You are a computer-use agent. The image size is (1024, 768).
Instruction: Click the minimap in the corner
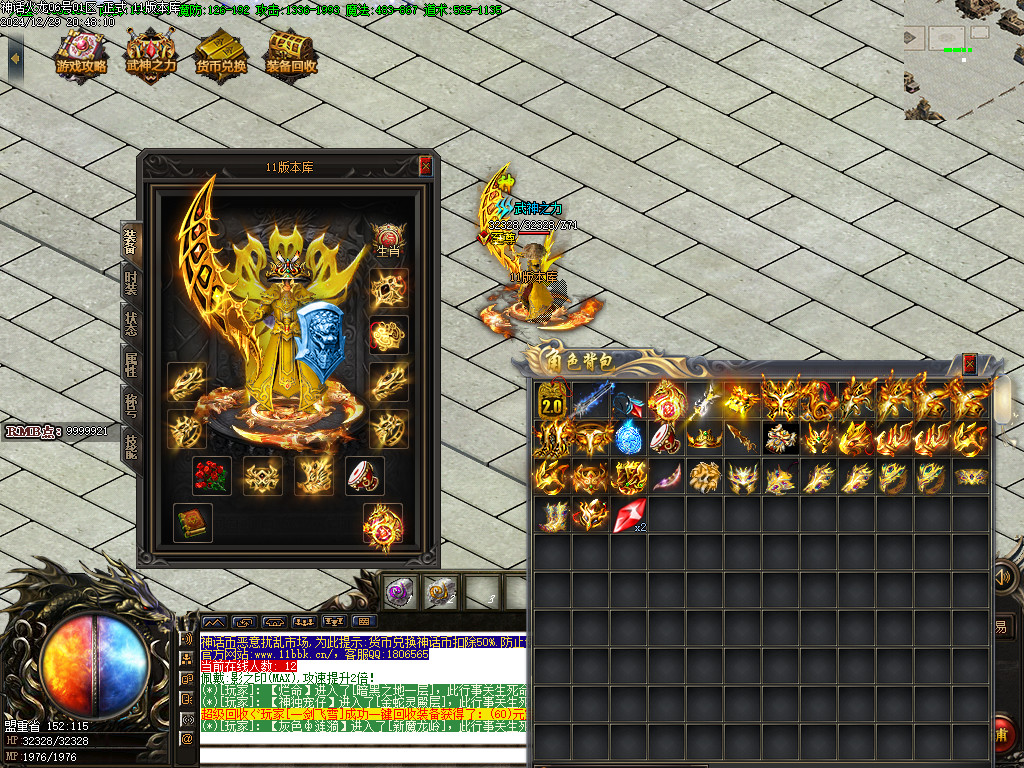(963, 60)
